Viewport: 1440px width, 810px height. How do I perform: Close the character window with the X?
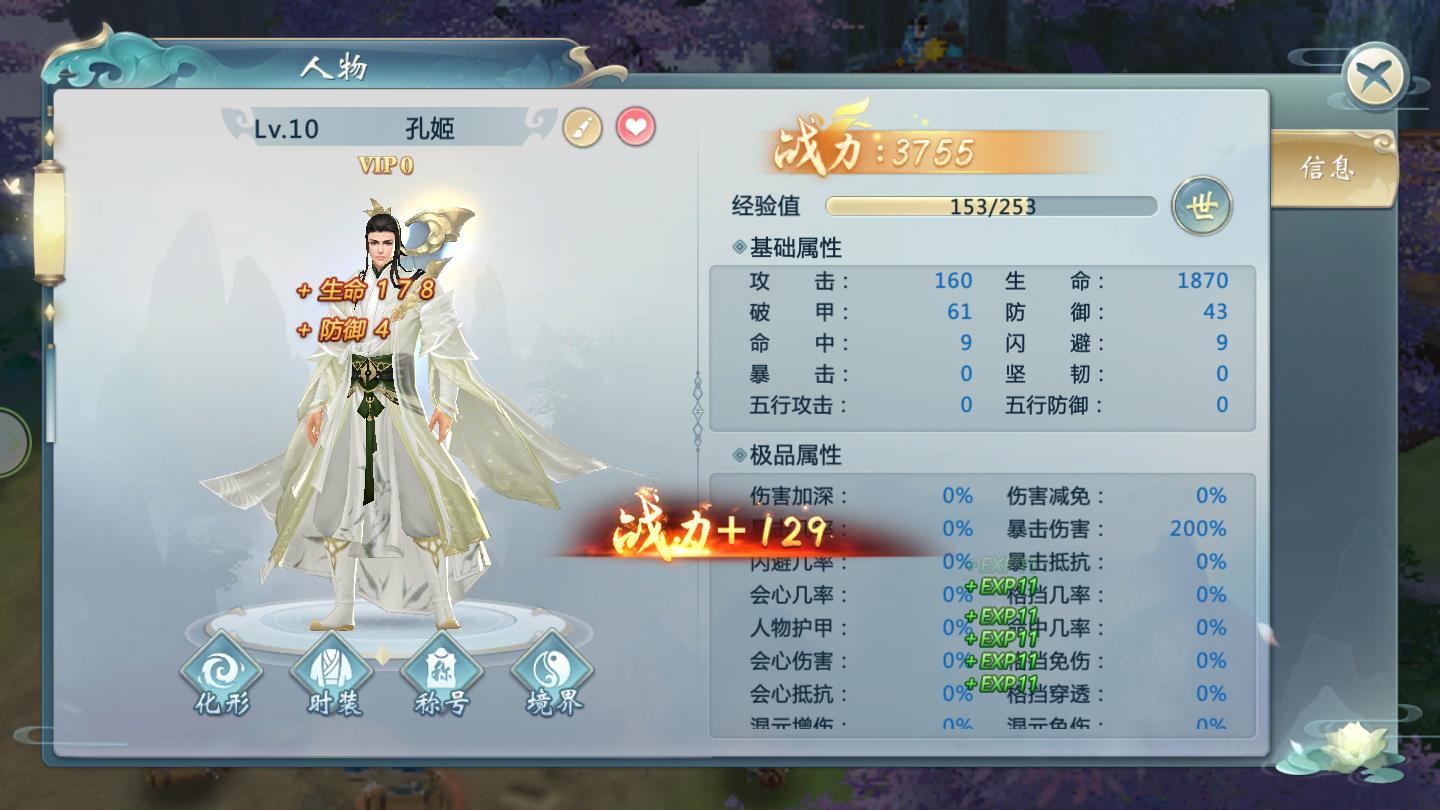[x=1378, y=75]
